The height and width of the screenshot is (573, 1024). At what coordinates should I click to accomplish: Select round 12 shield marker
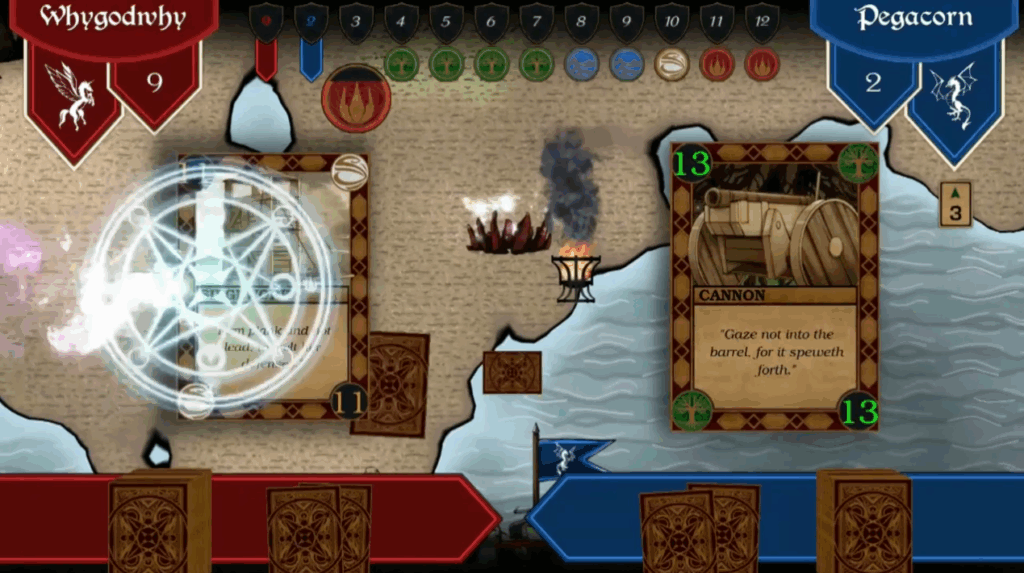pyautogui.click(x=762, y=22)
